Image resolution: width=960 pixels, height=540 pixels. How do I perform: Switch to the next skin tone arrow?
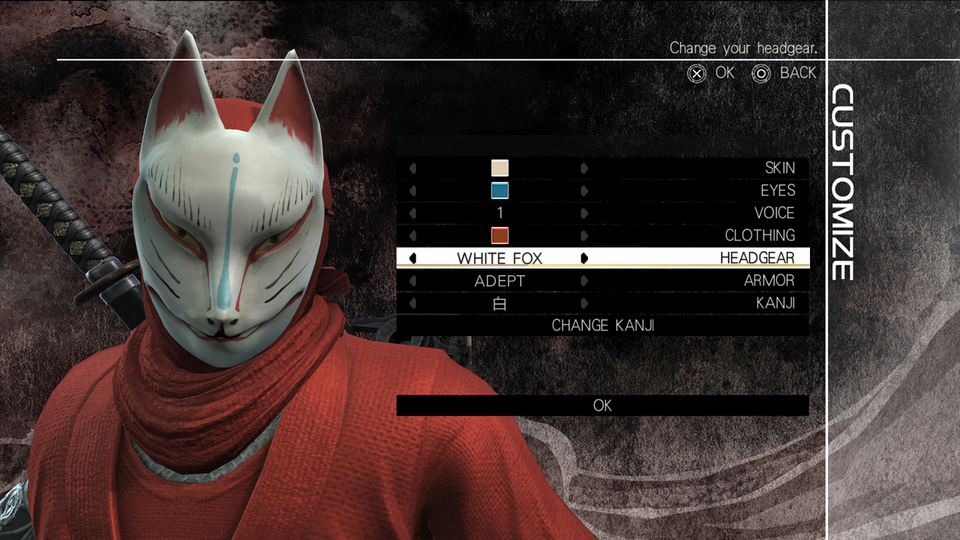click(x=585, y=168)
